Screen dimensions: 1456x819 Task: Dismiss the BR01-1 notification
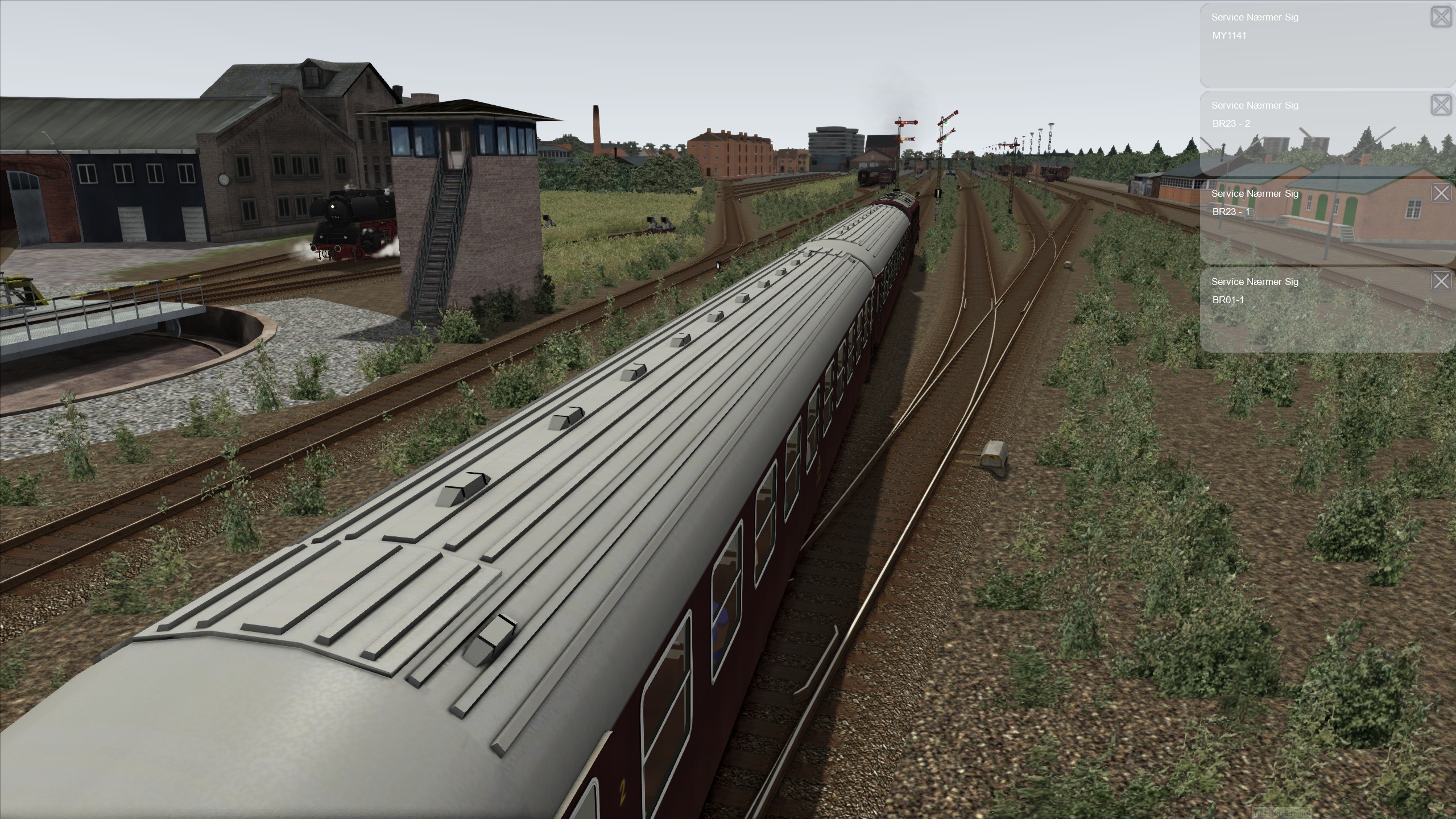point(1441,281)
